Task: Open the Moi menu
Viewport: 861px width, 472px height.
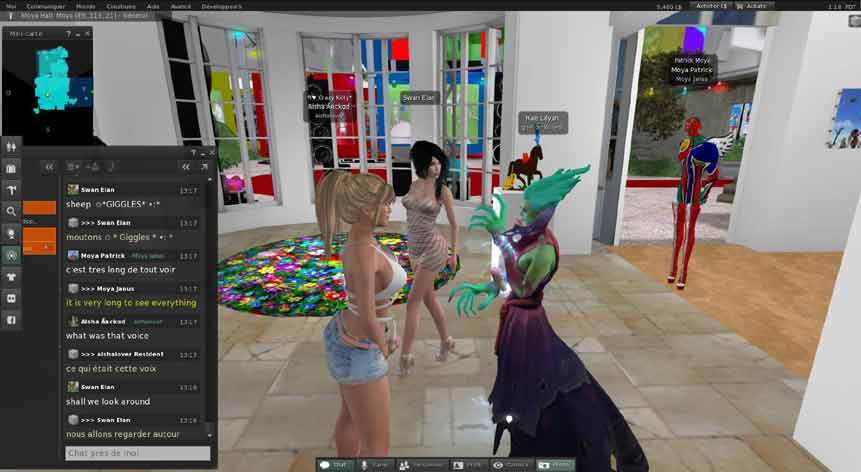Action: click(x=11, y=5)
